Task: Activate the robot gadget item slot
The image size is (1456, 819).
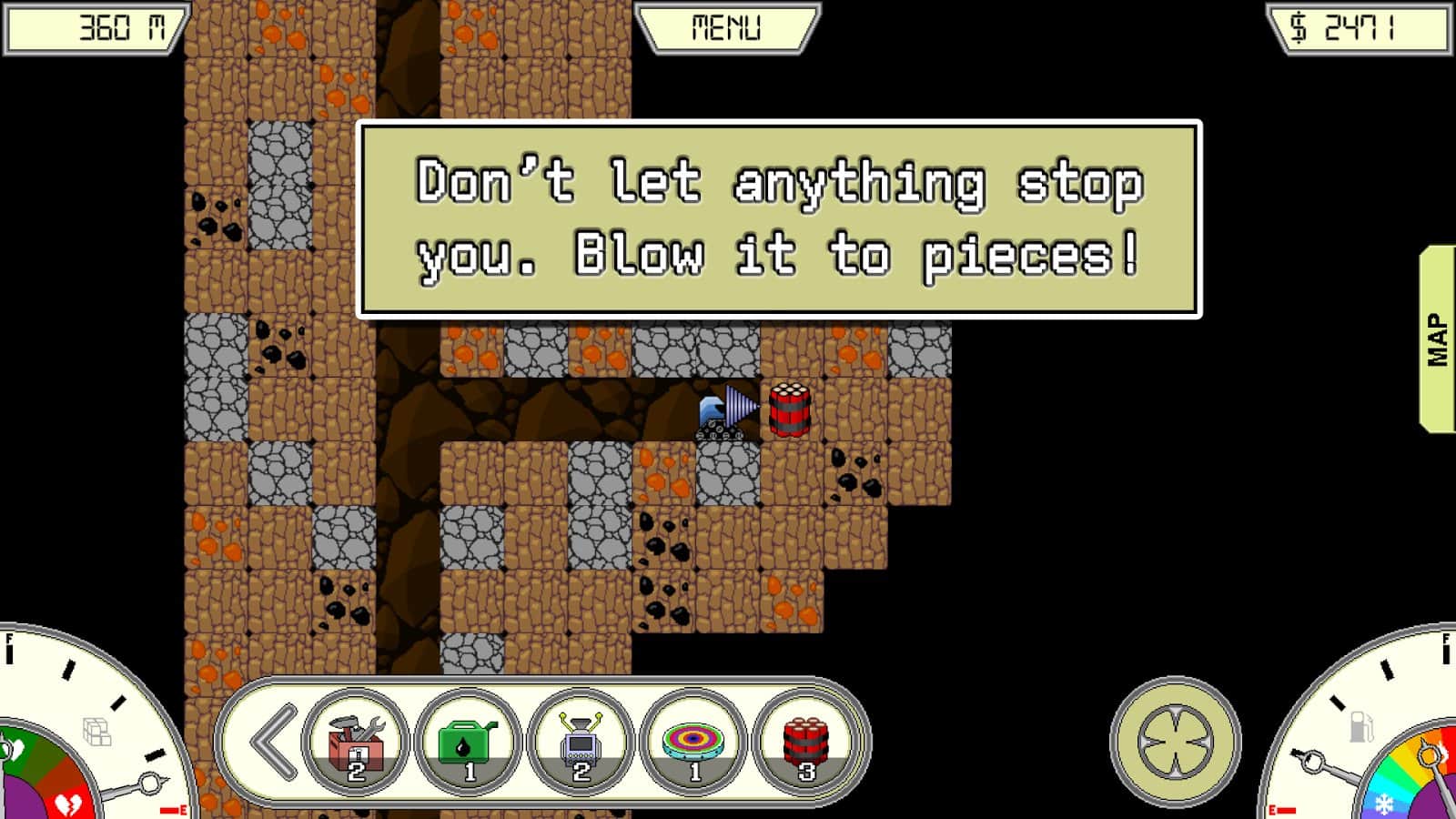Action: click(x=581, y=743)
